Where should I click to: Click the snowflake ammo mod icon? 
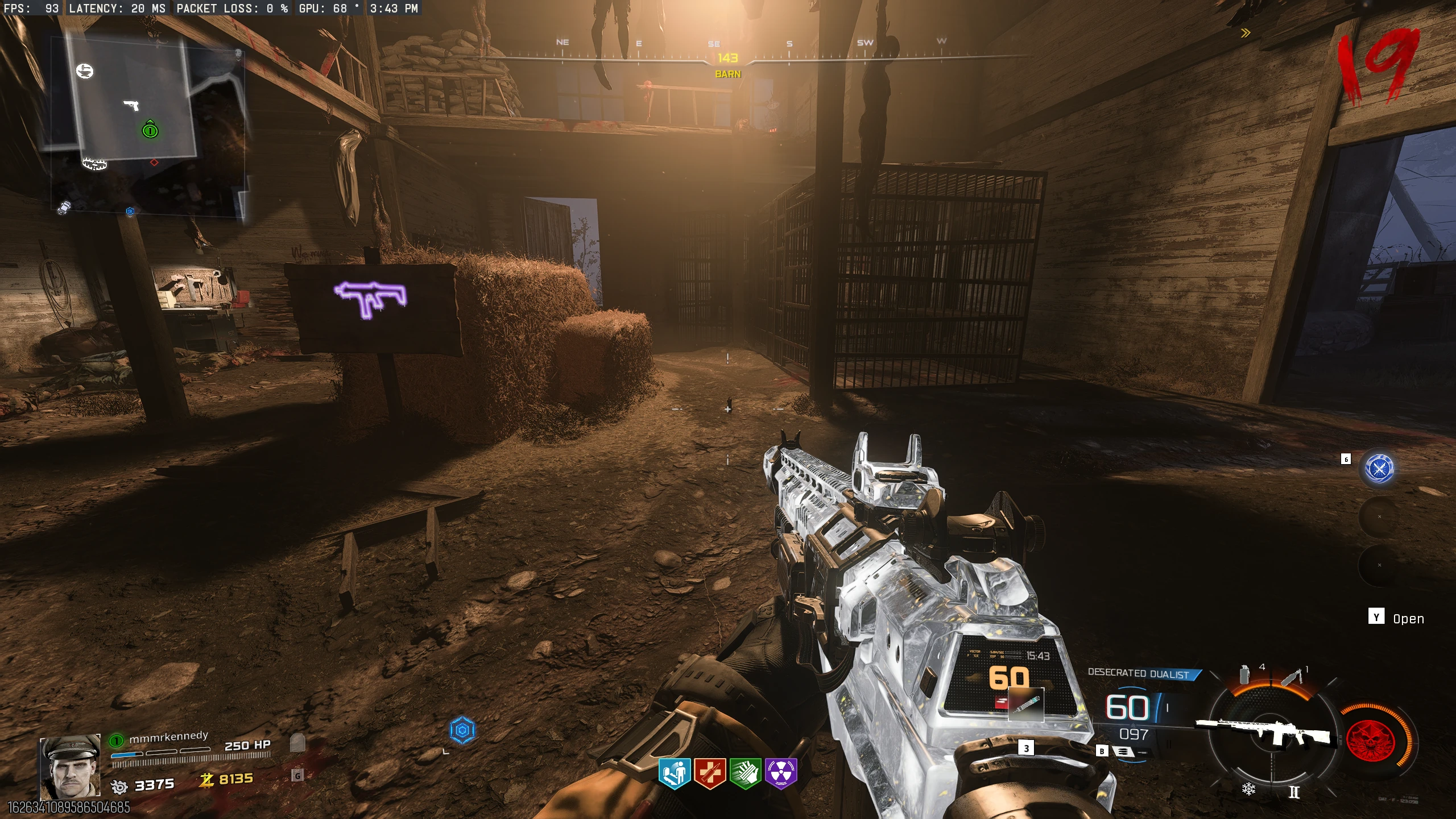(1248, 789)
